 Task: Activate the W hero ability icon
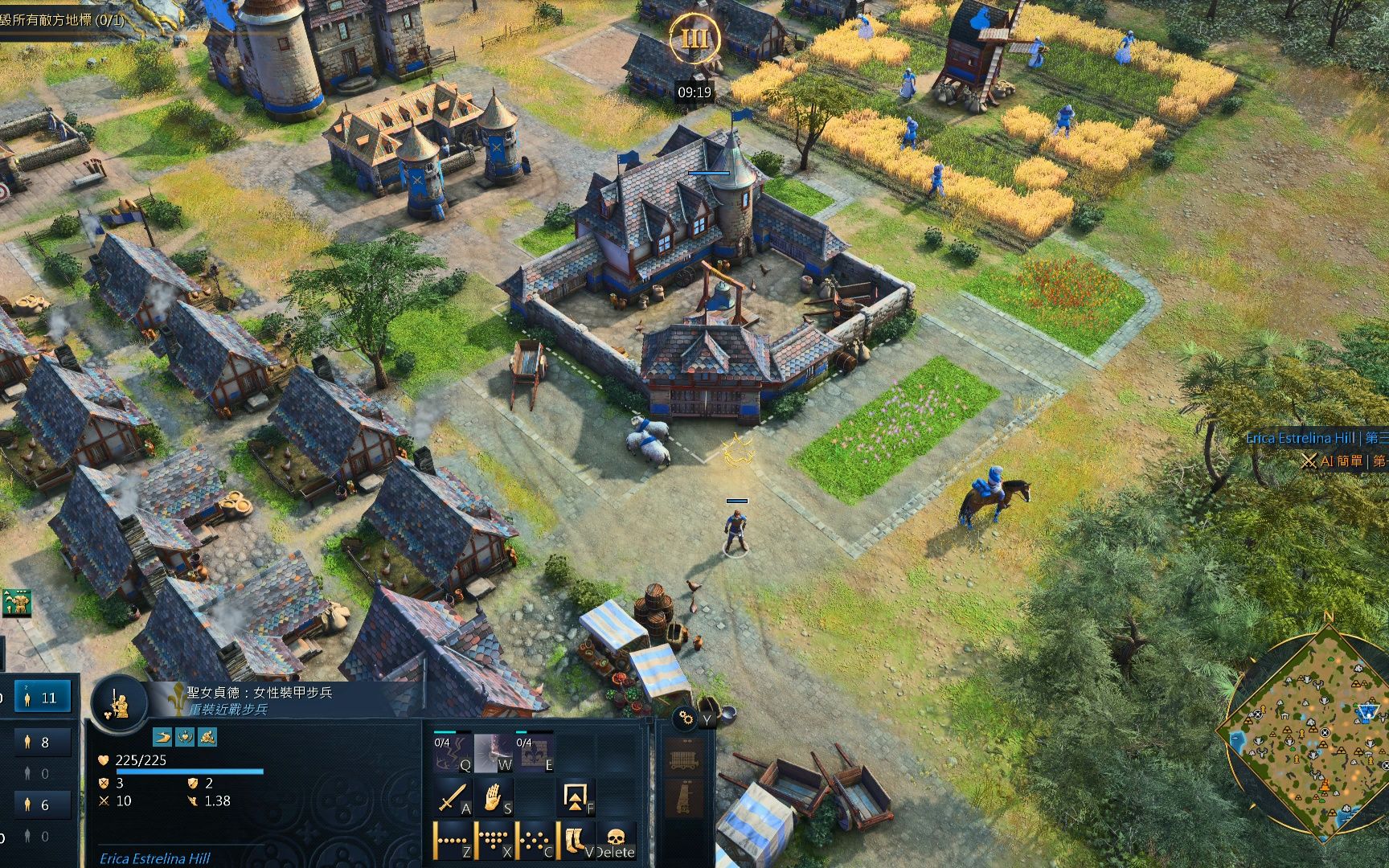494,754
